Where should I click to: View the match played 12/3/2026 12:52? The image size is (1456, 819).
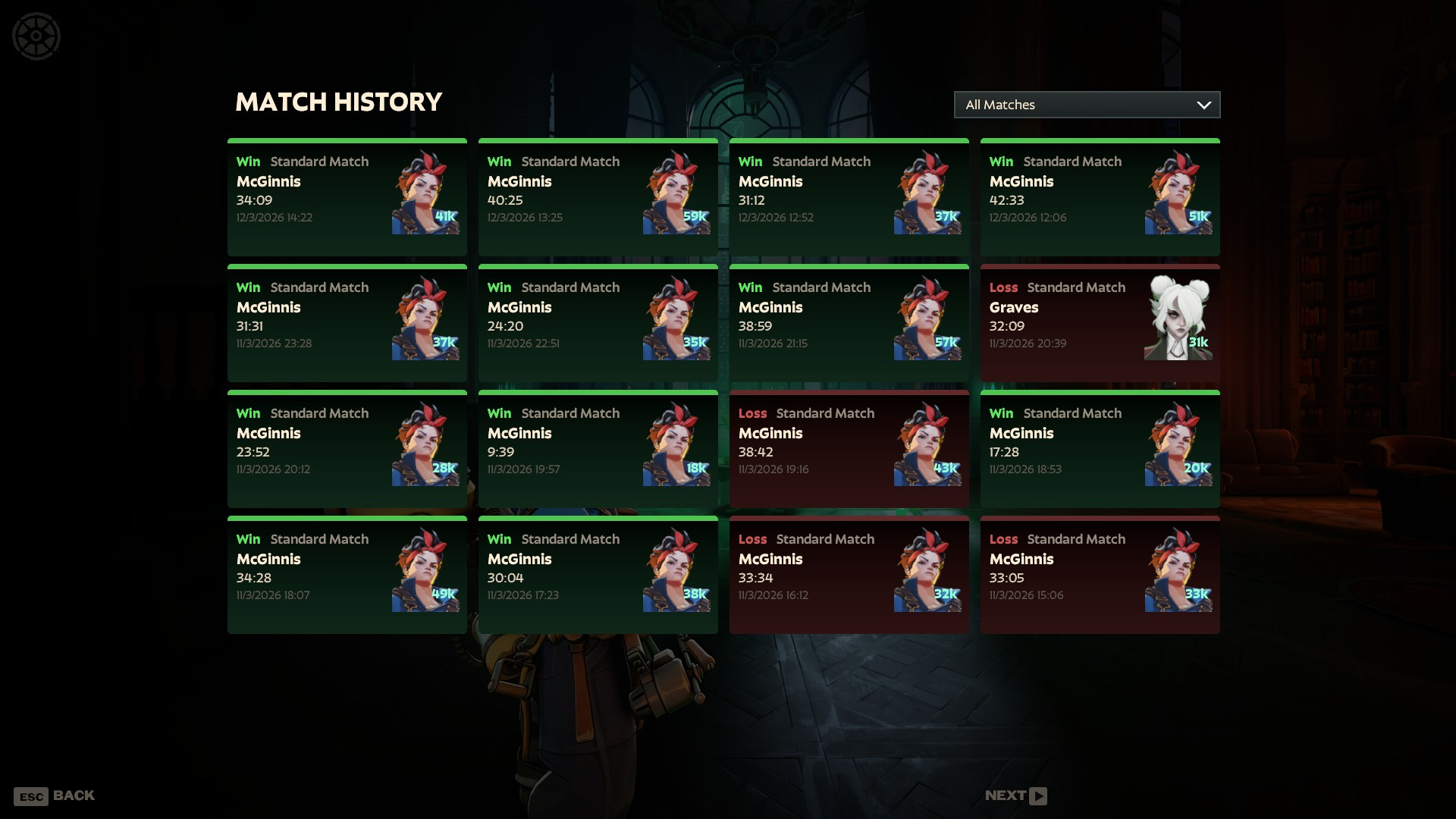(x=849, y=197)
